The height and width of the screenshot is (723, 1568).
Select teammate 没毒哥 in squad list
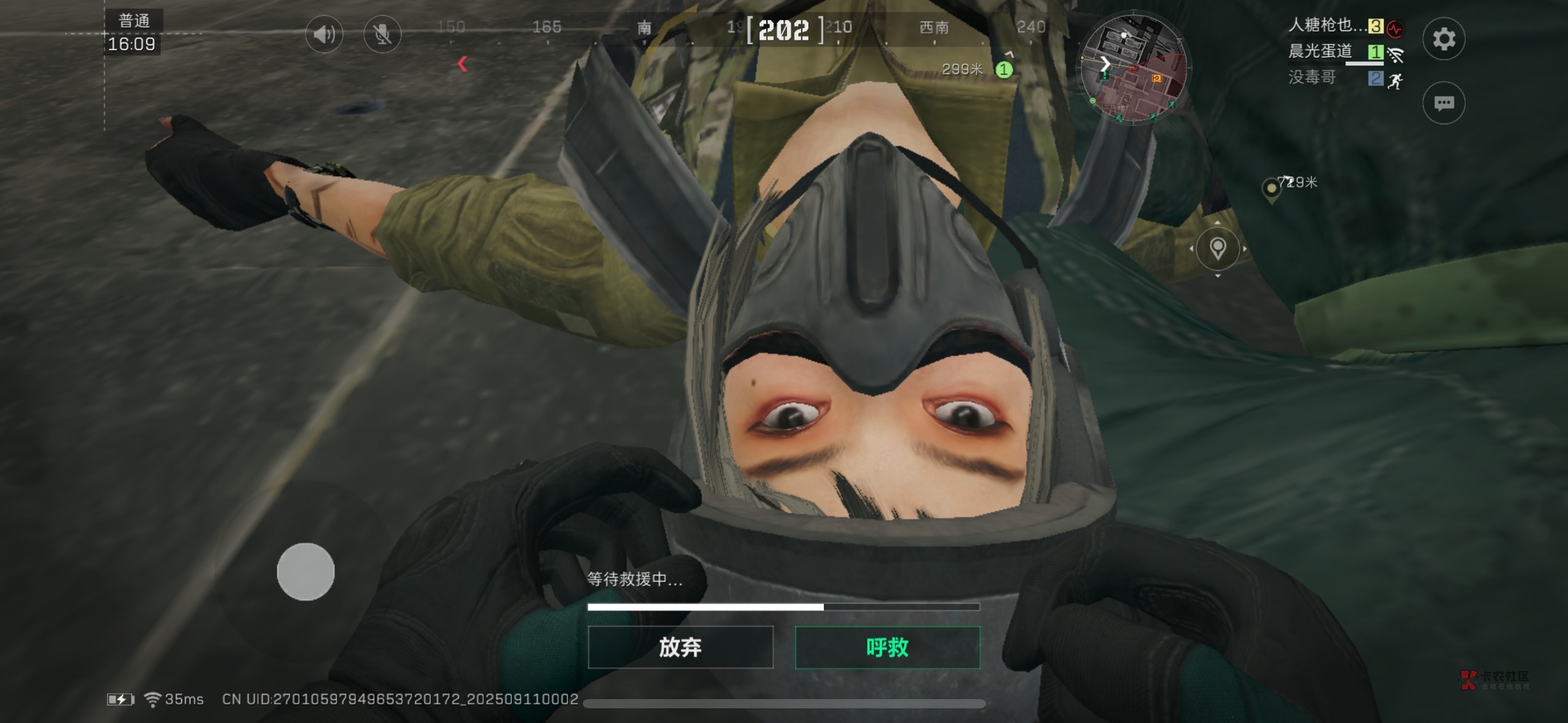point(1312,78)
